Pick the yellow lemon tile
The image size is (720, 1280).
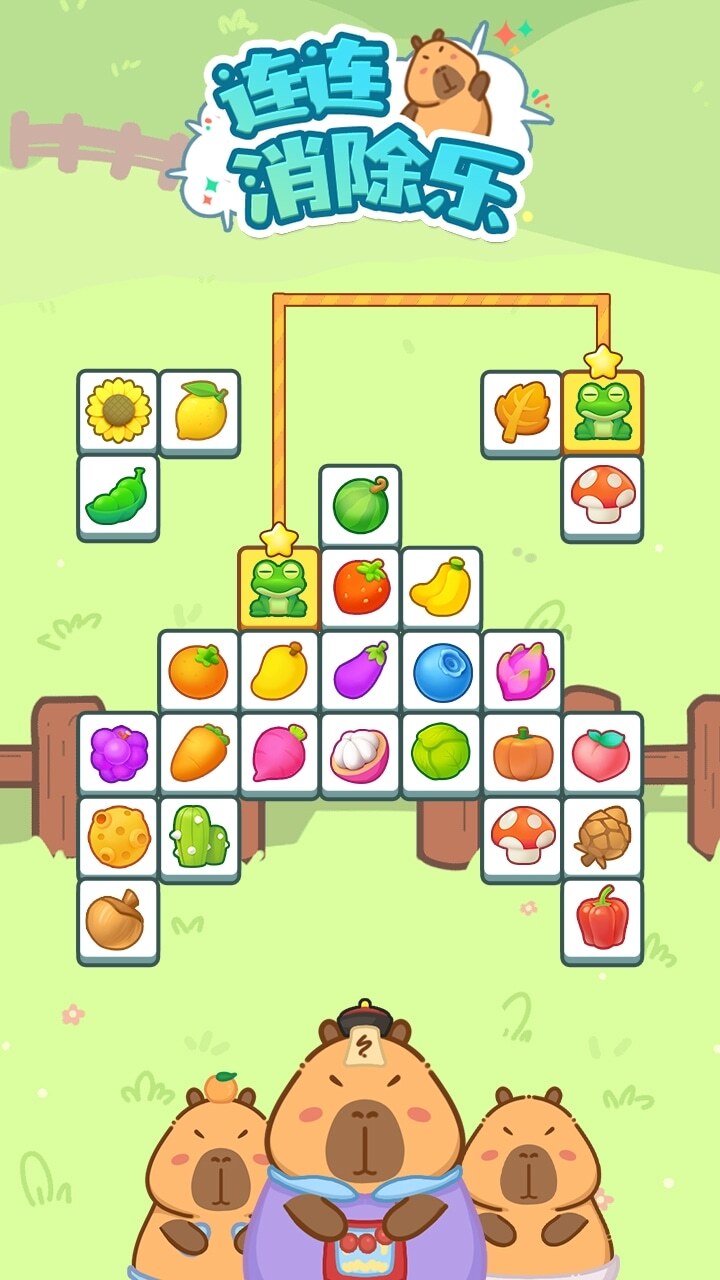pos(200,410)
